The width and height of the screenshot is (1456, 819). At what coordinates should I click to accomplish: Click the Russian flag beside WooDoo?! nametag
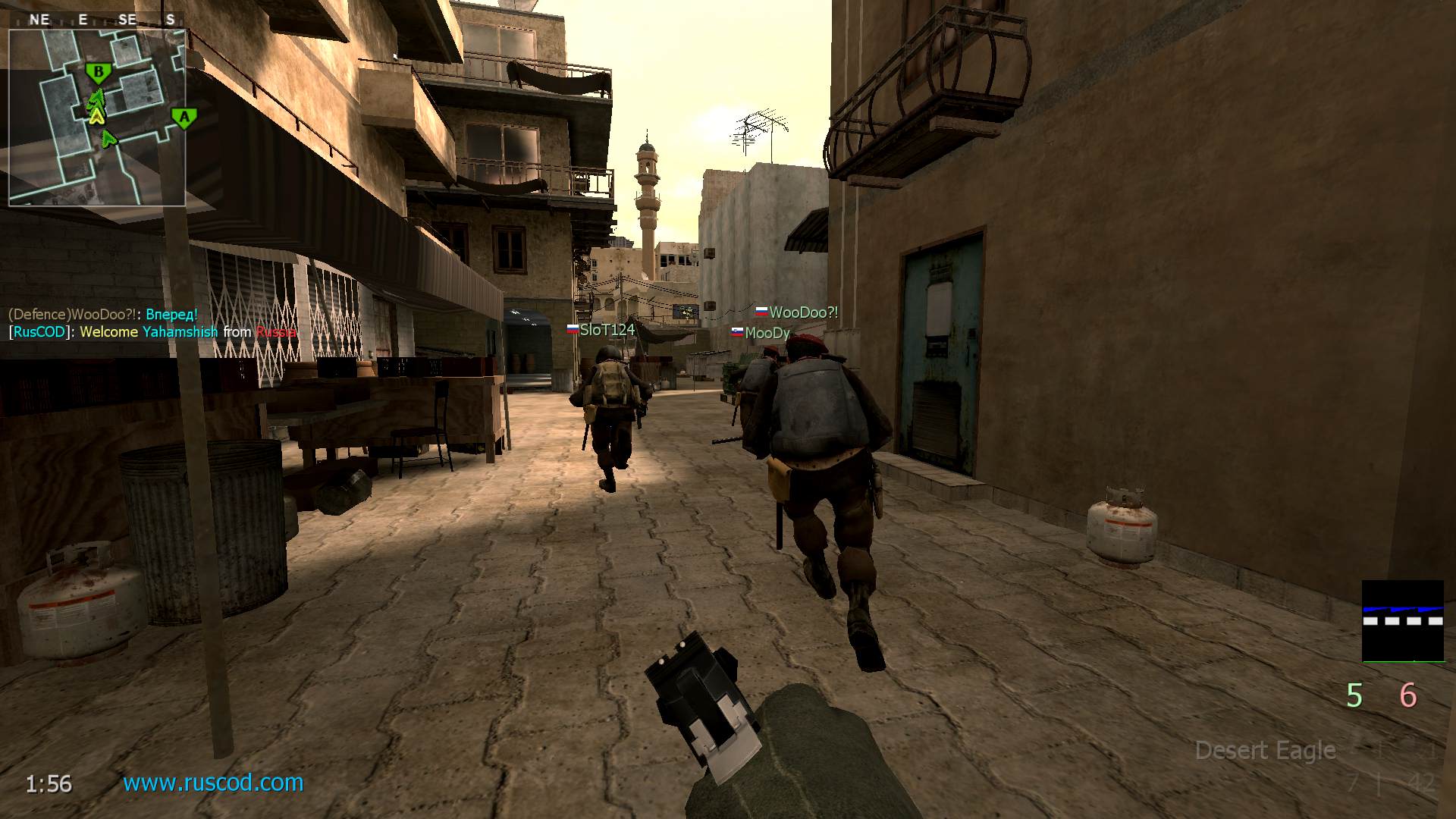point(759,311)
